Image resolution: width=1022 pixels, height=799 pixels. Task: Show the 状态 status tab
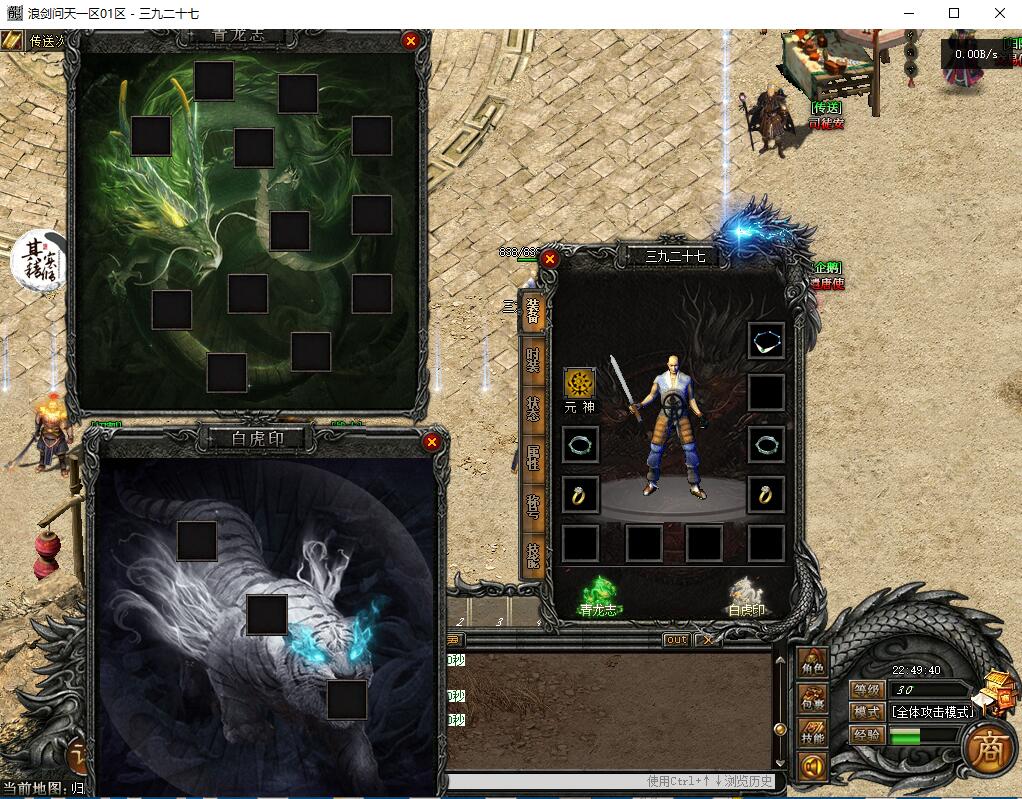(x=532, y=409)
